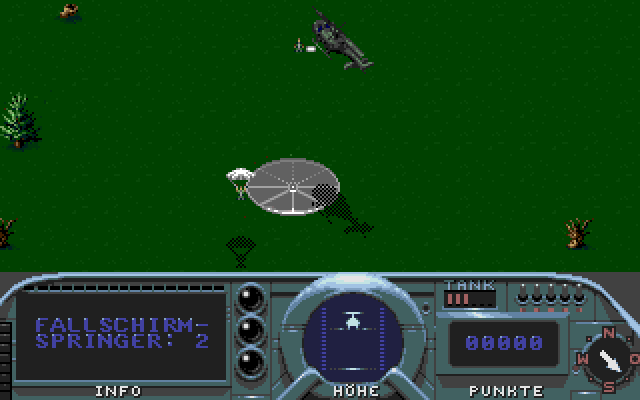Click the compass dial
The image size is (640, 400).
point(607,356)
